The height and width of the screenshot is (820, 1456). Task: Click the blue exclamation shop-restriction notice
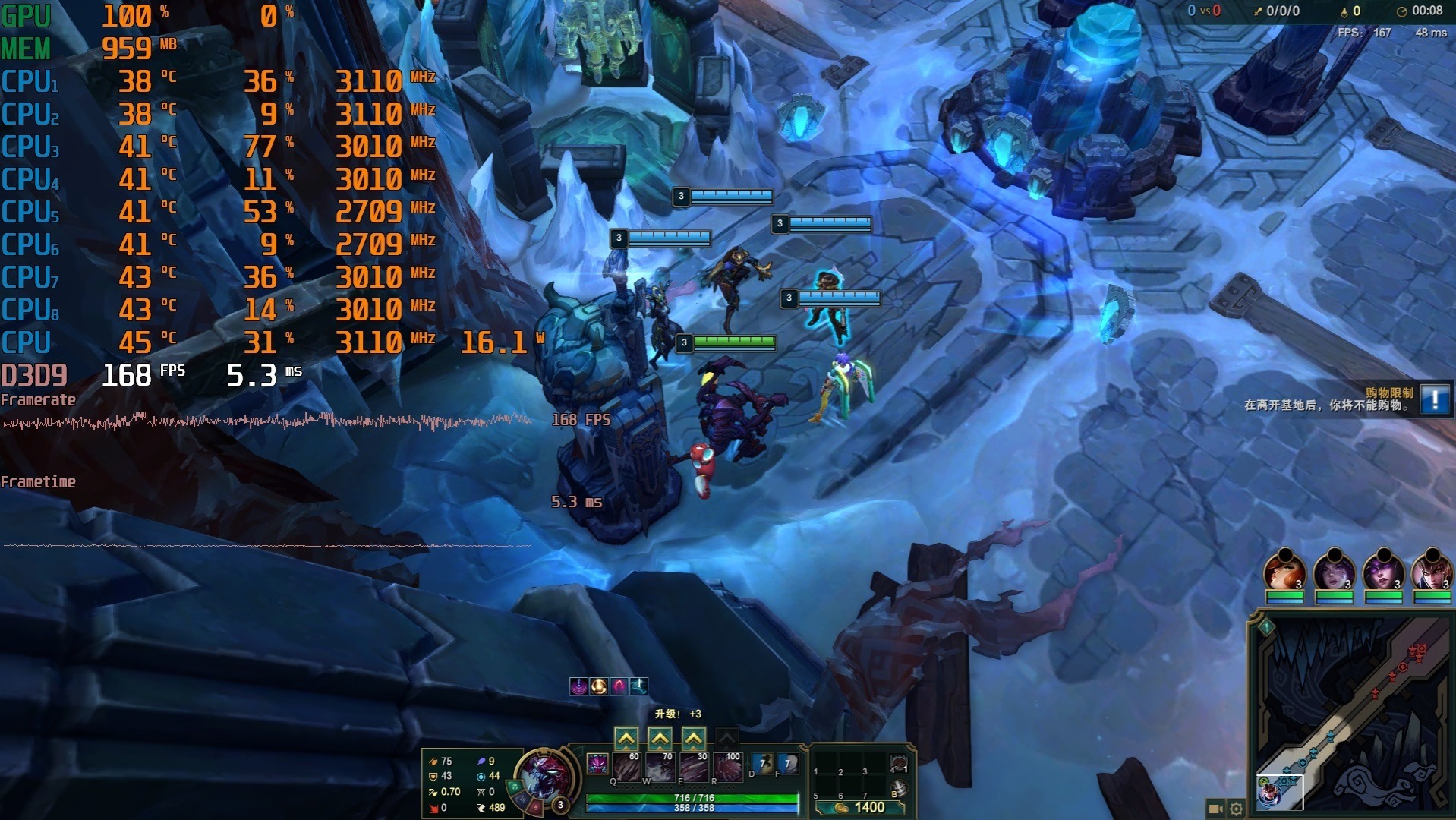coord(1435,399)
